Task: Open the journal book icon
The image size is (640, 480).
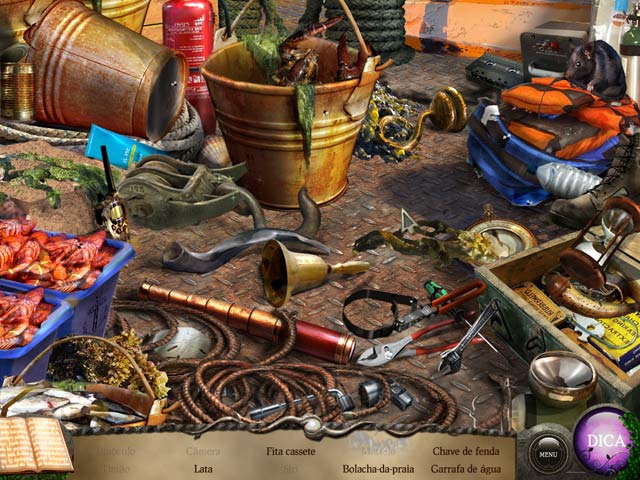Action: click(35, 443)
